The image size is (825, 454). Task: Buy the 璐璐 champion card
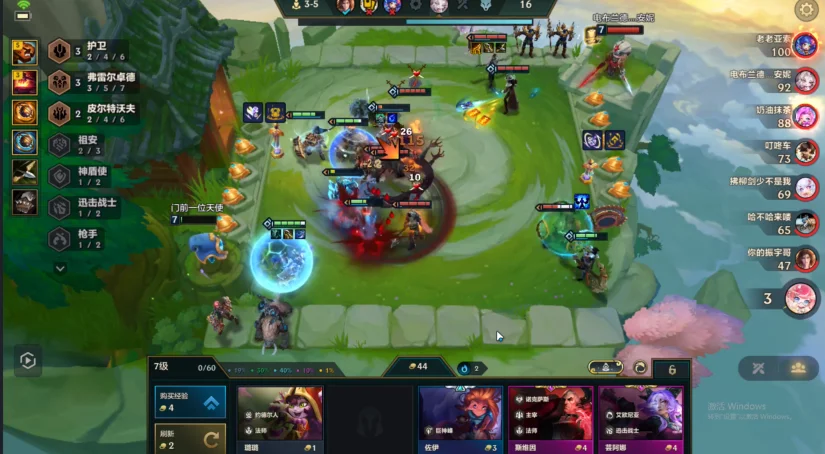pos(280,420)
